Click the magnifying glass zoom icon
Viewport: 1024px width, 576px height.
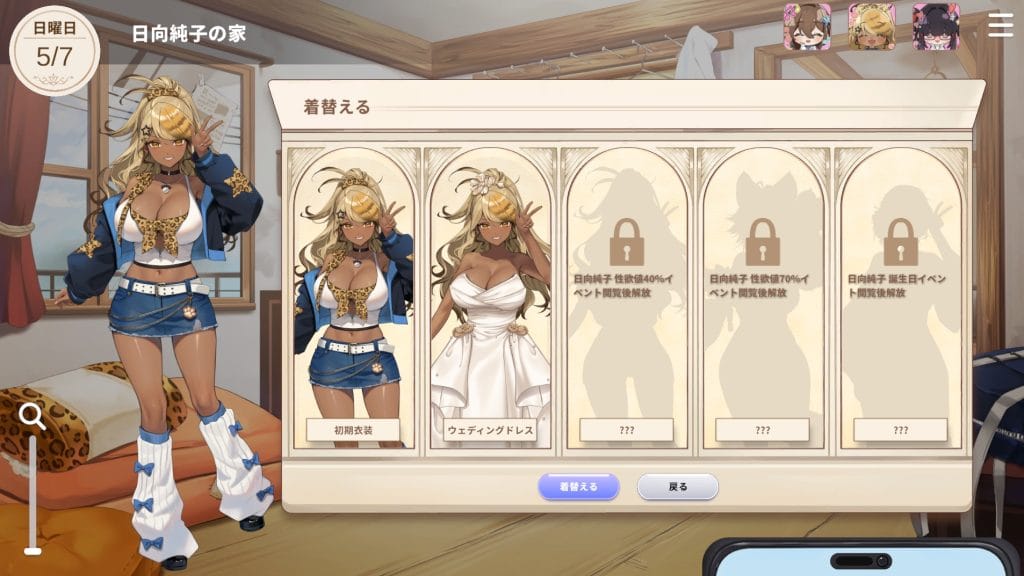pos(33,417)
